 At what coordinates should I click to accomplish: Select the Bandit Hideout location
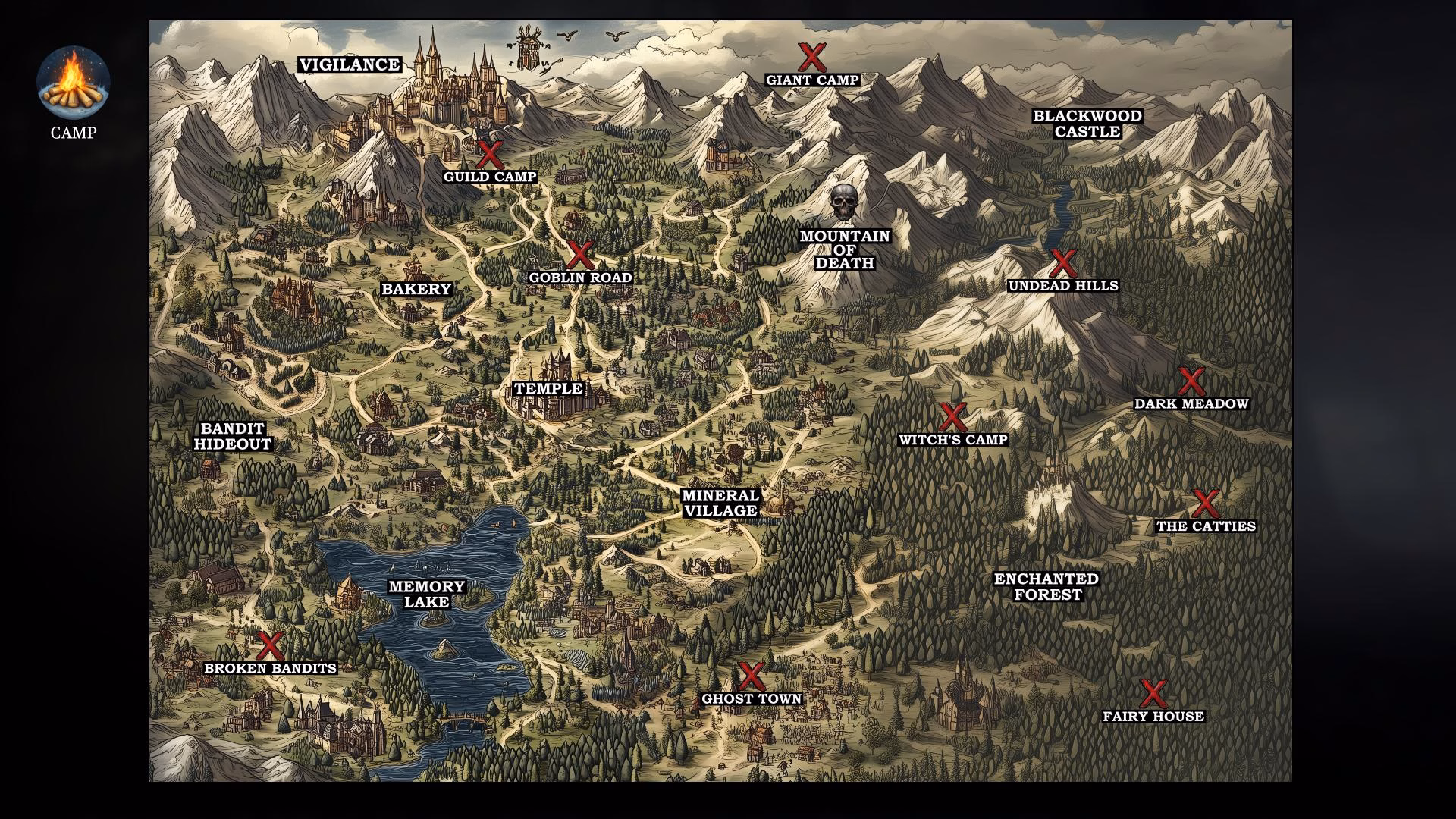coord(232,437)
